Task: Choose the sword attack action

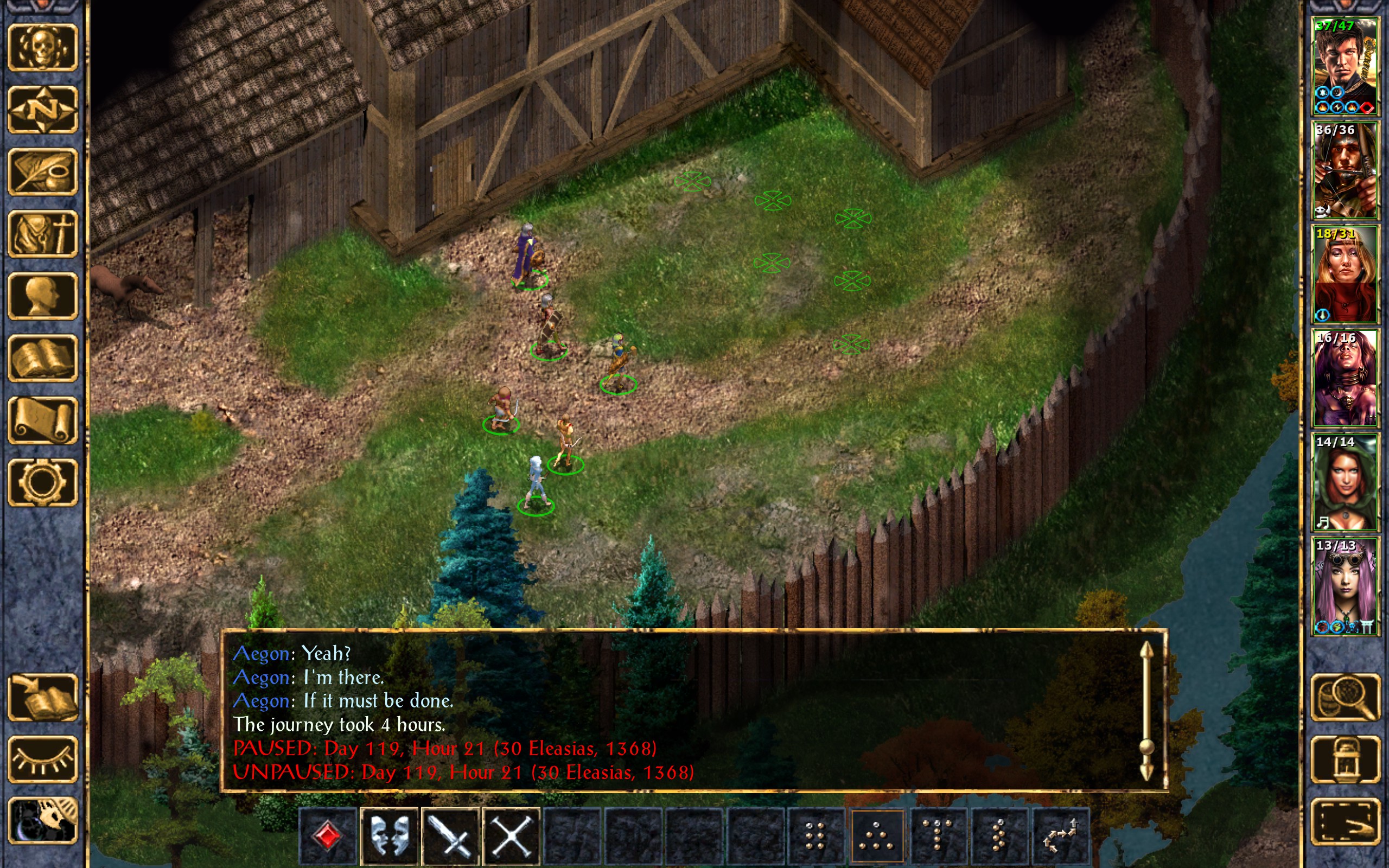Action: [x=450, y=836]
